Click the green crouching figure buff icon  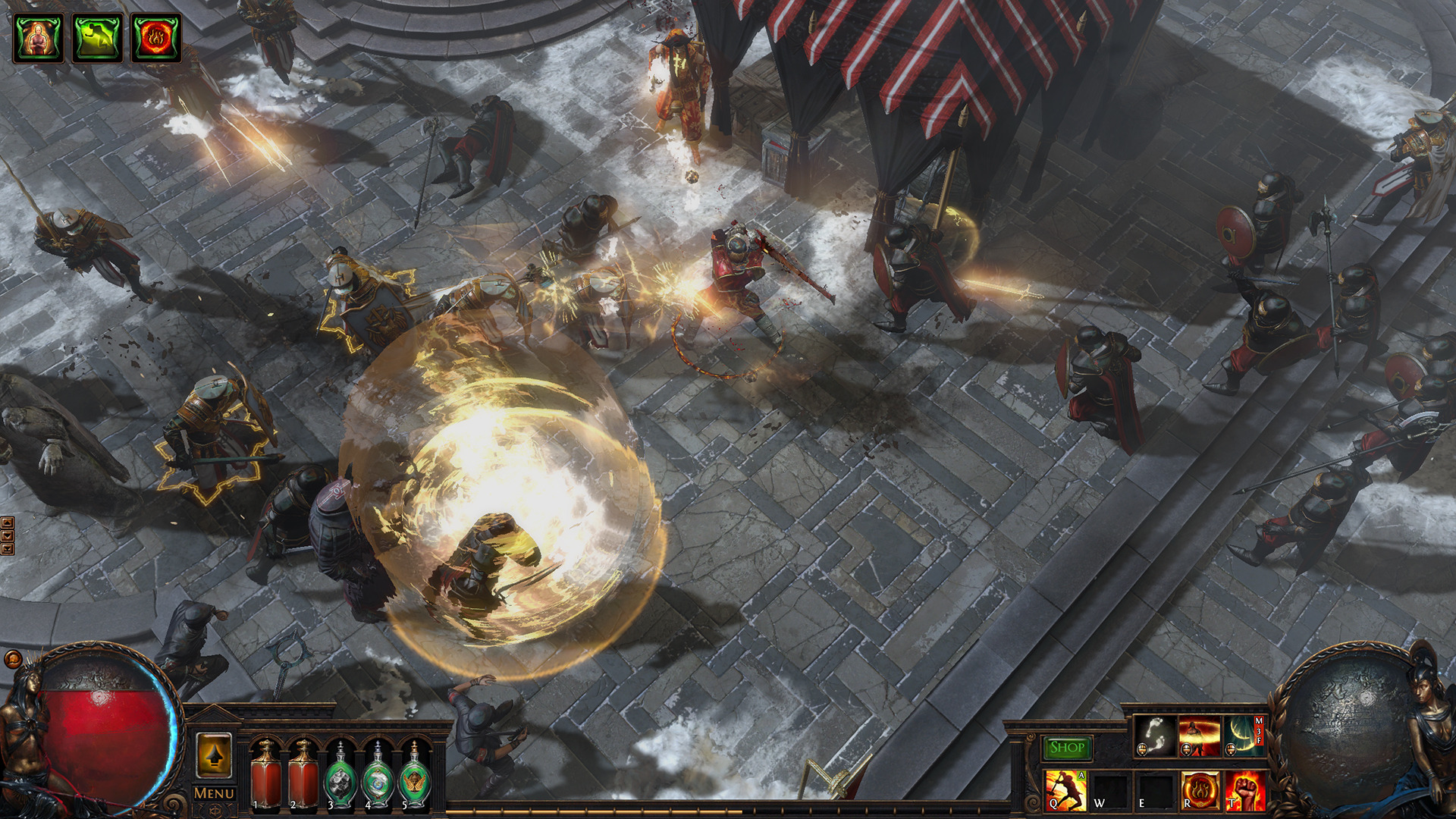[x=97, y=36]
